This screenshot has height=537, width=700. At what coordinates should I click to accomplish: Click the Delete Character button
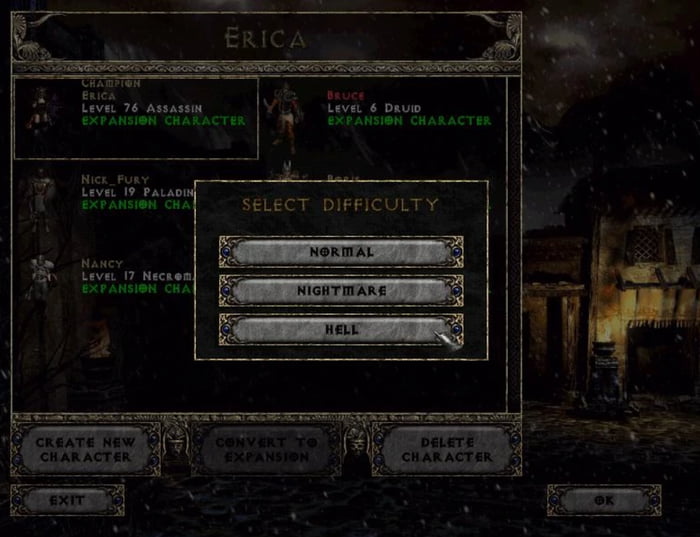[x=447, y=449]
